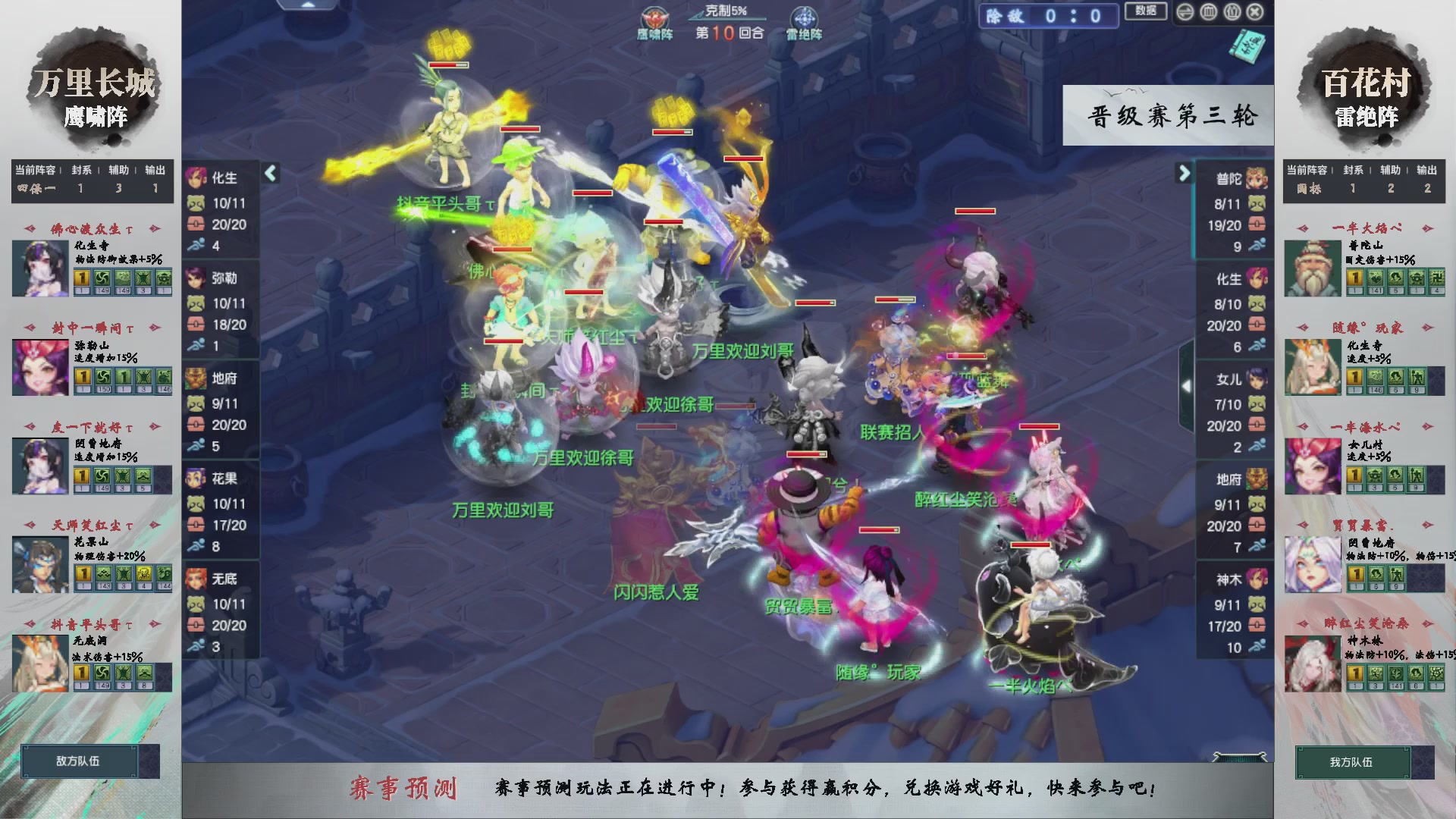
Task: Collapse left roster with the left-pointing chevron
Action: tap(269, 173)
